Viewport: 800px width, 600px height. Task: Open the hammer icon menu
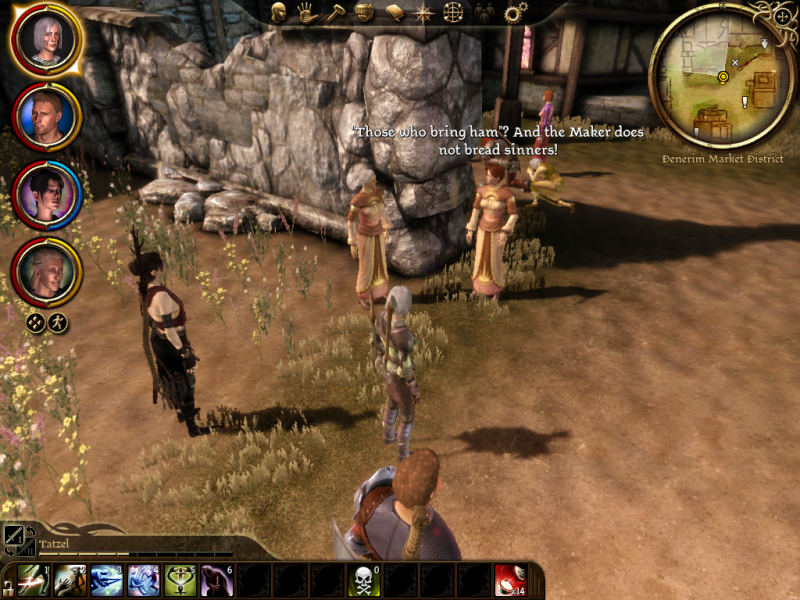tap(337, 13)
